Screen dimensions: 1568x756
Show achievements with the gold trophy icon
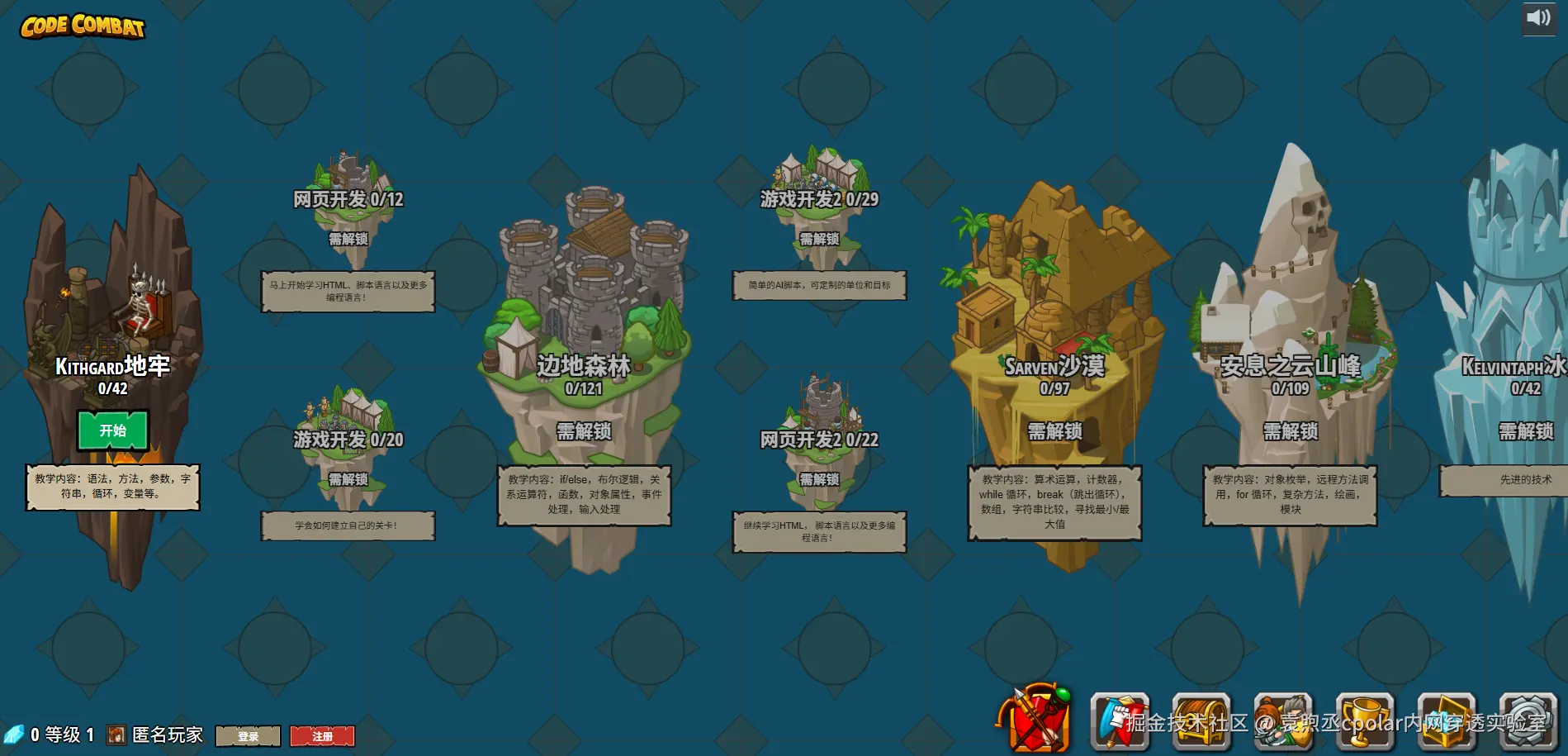(1365, 722)
